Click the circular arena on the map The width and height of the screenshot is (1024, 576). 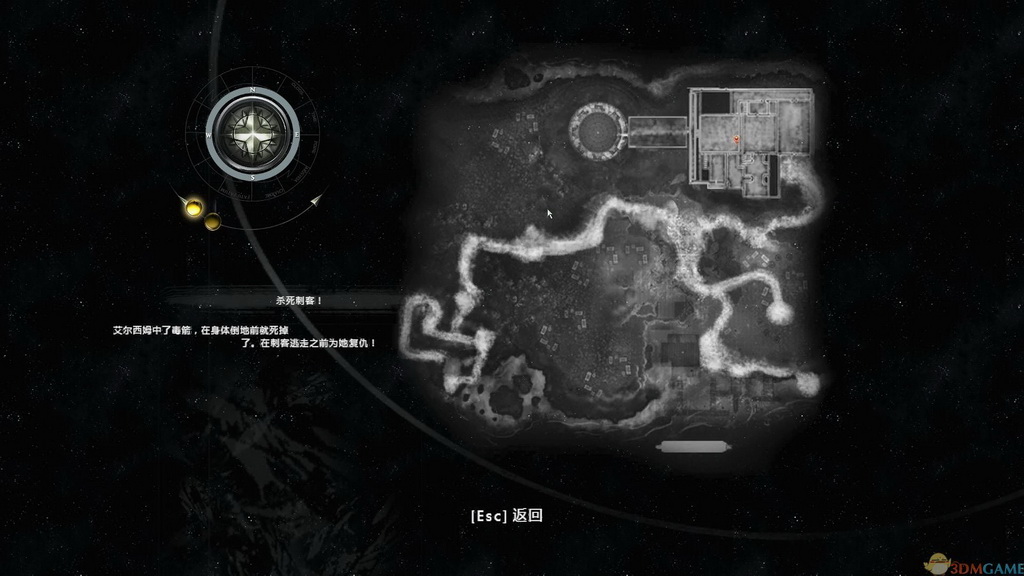click(598, 130)
